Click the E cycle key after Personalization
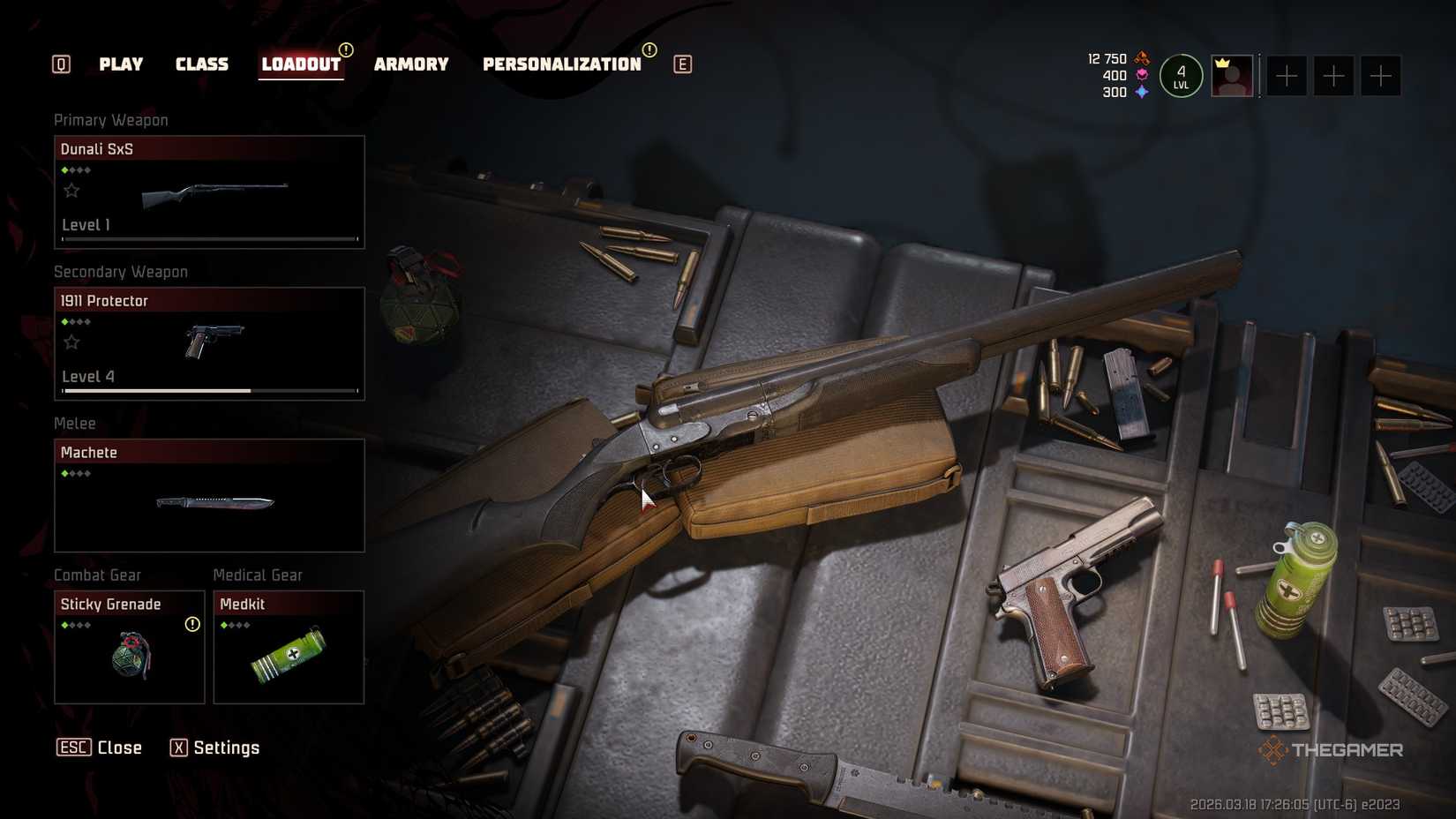The width and height of the screenshot is (1456, 819). click(x=680, y=64)
